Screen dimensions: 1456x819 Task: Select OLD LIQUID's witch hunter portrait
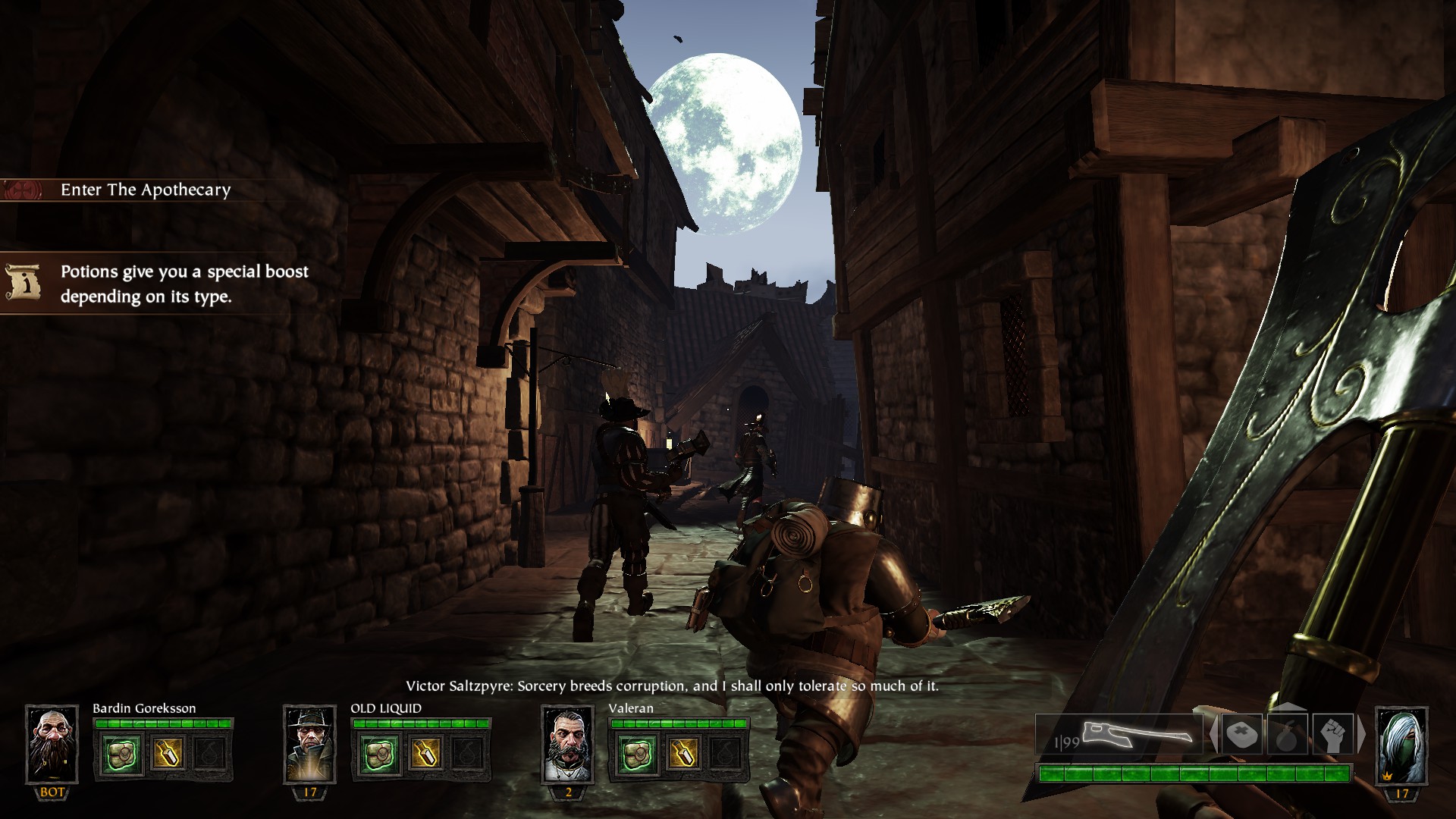(309, 744)
